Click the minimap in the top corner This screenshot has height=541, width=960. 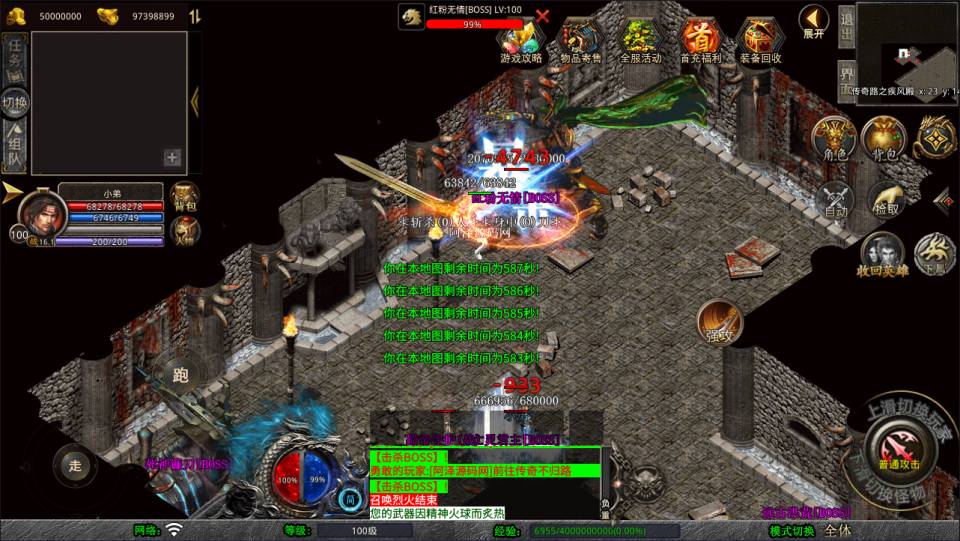pyautogui.click(x=907, y=50)
